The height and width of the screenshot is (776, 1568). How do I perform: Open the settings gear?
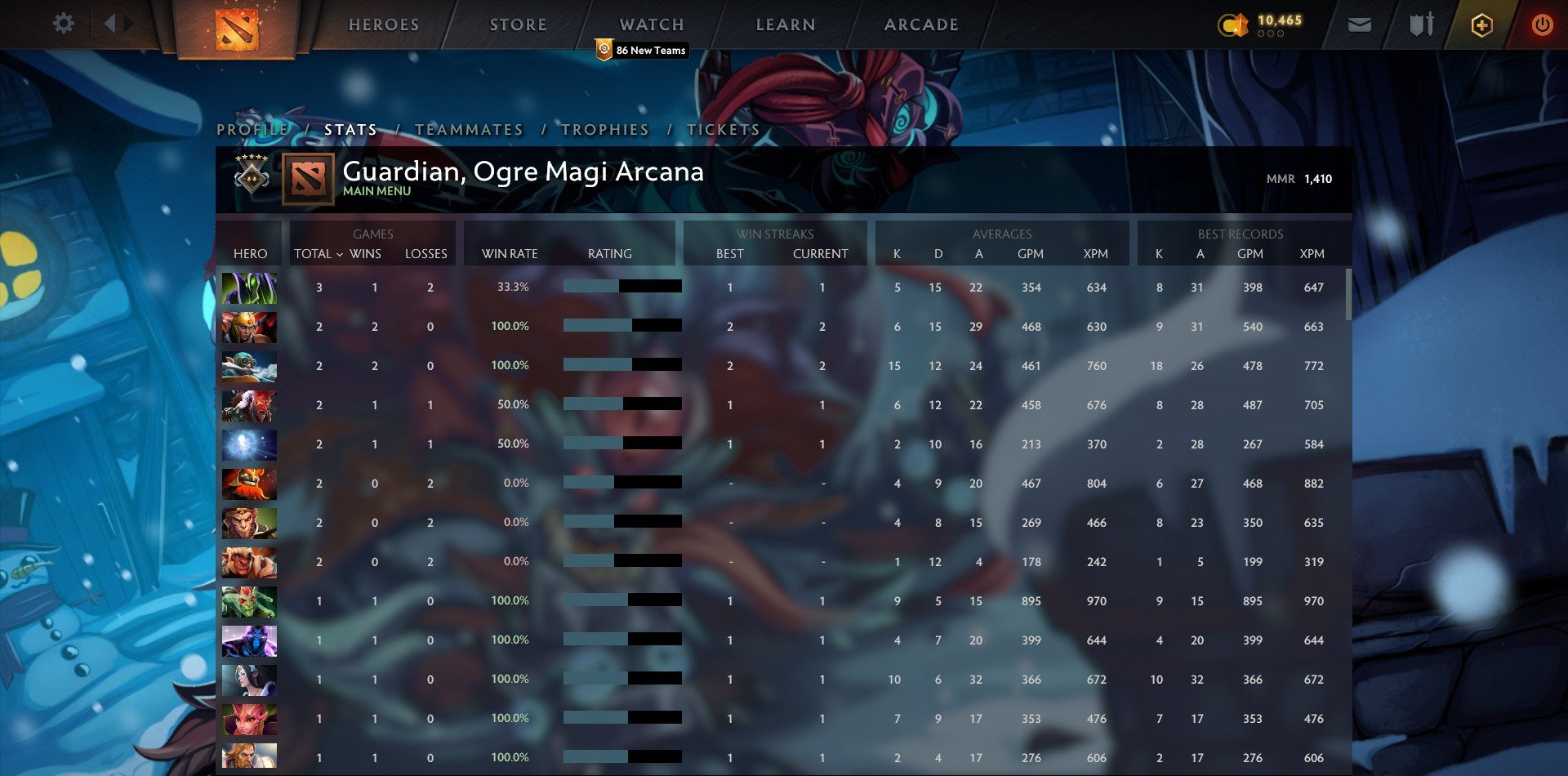pyautogui.click(x=63, y=24)
